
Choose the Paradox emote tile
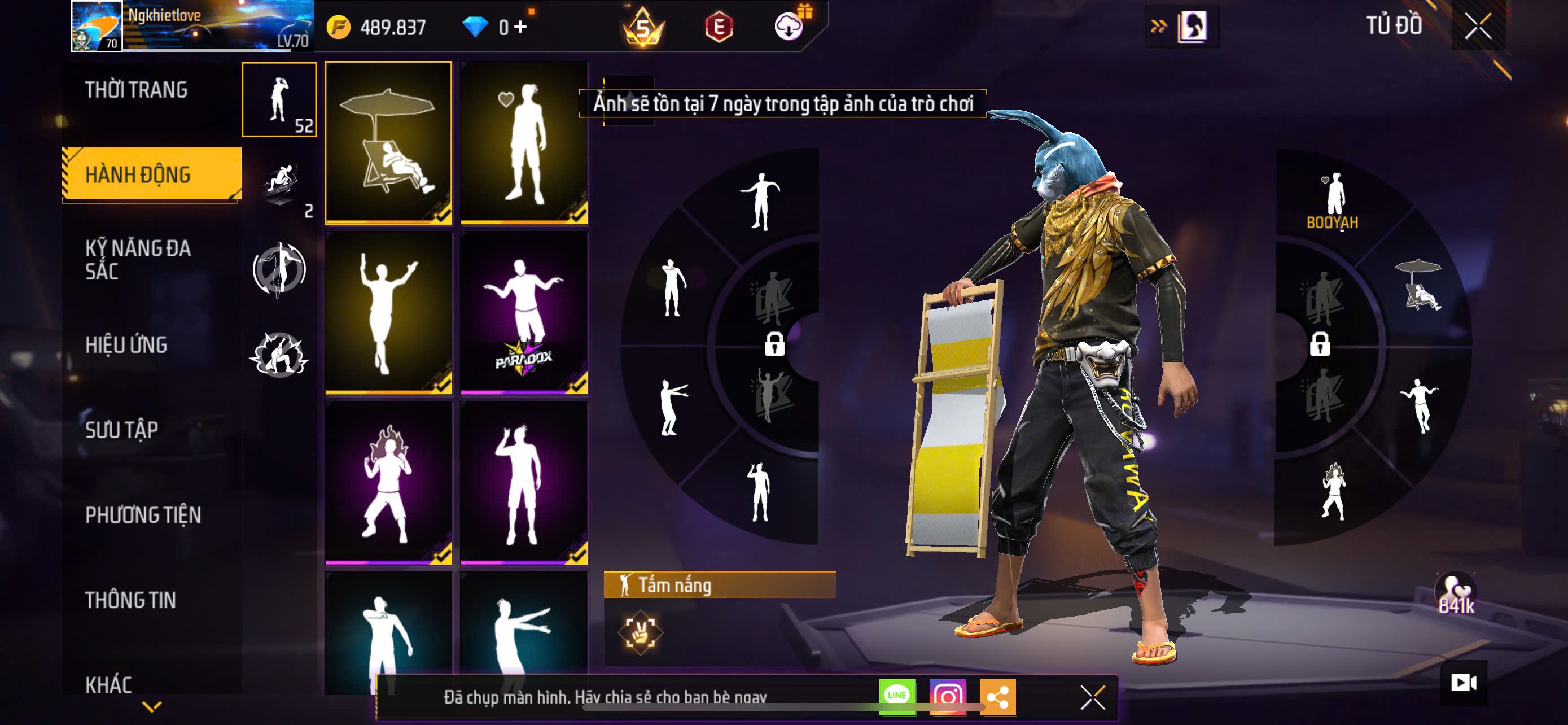(523, 313)
